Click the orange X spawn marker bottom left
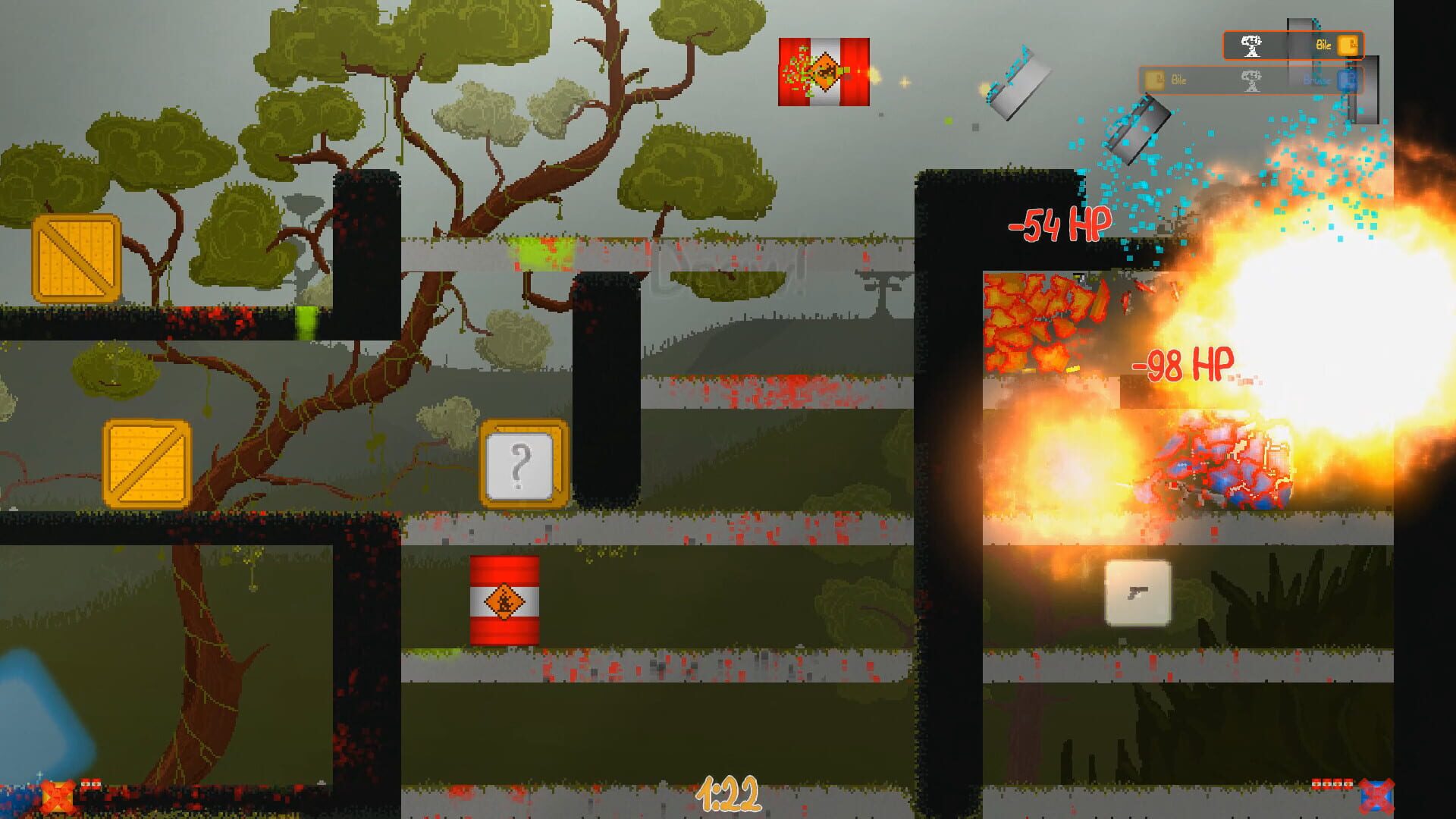 pos(57,796)
